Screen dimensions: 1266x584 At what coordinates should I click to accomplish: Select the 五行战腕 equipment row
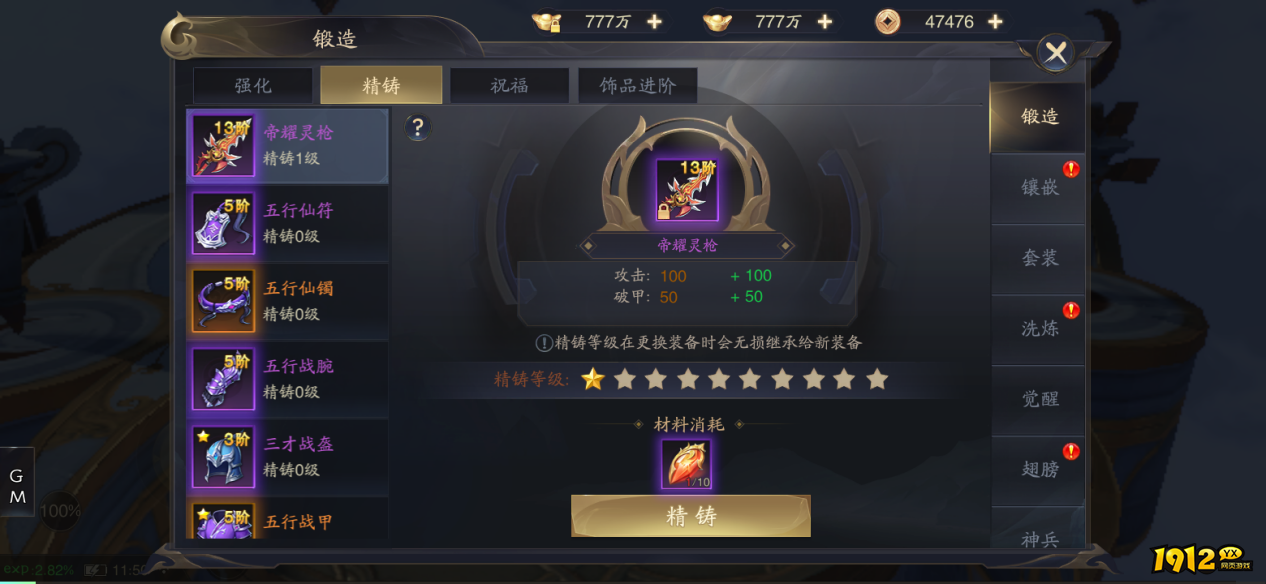point(287,379)
